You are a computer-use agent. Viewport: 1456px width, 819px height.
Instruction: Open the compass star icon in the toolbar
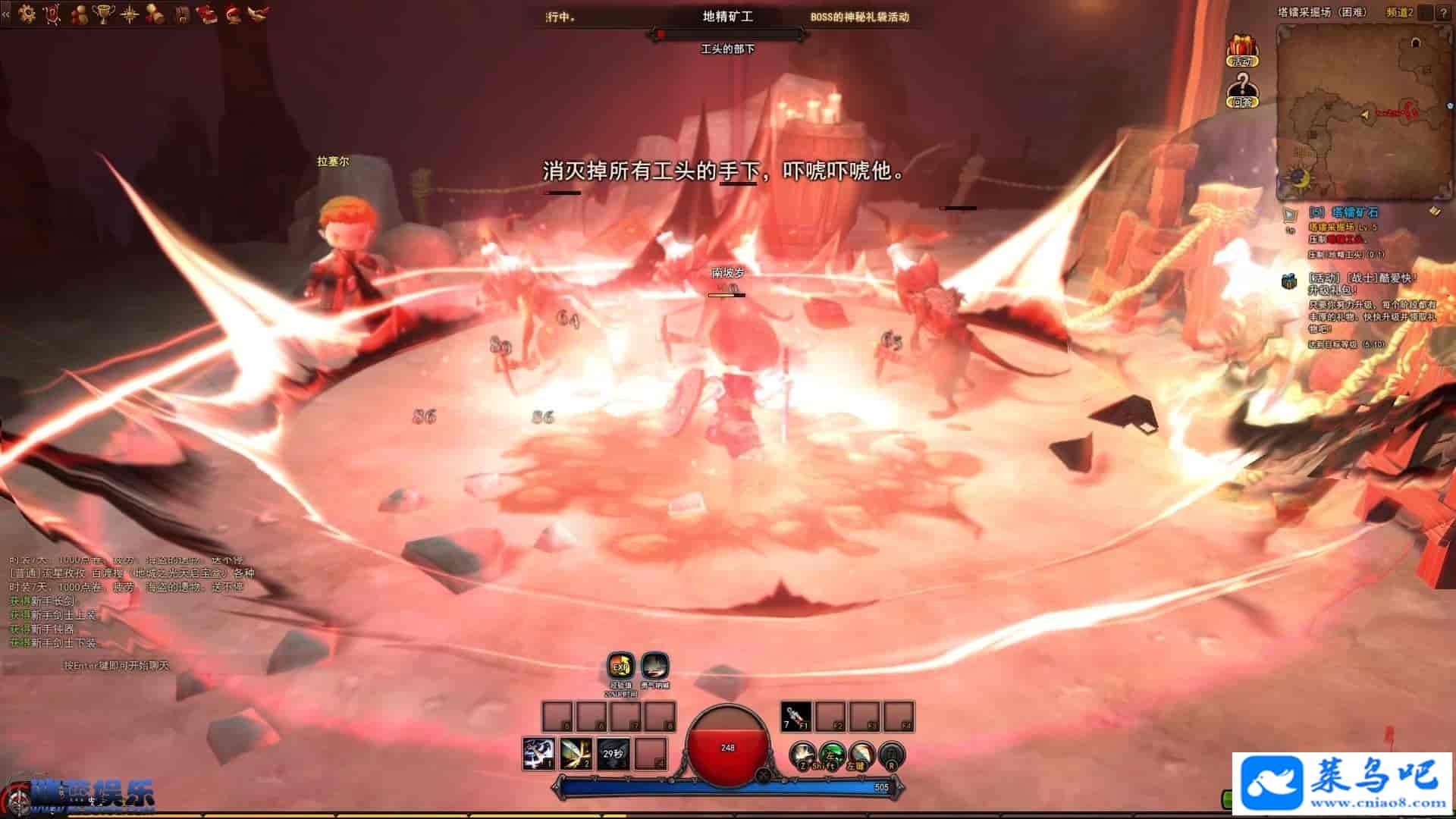pyautogui.click(x=129, y=13)
